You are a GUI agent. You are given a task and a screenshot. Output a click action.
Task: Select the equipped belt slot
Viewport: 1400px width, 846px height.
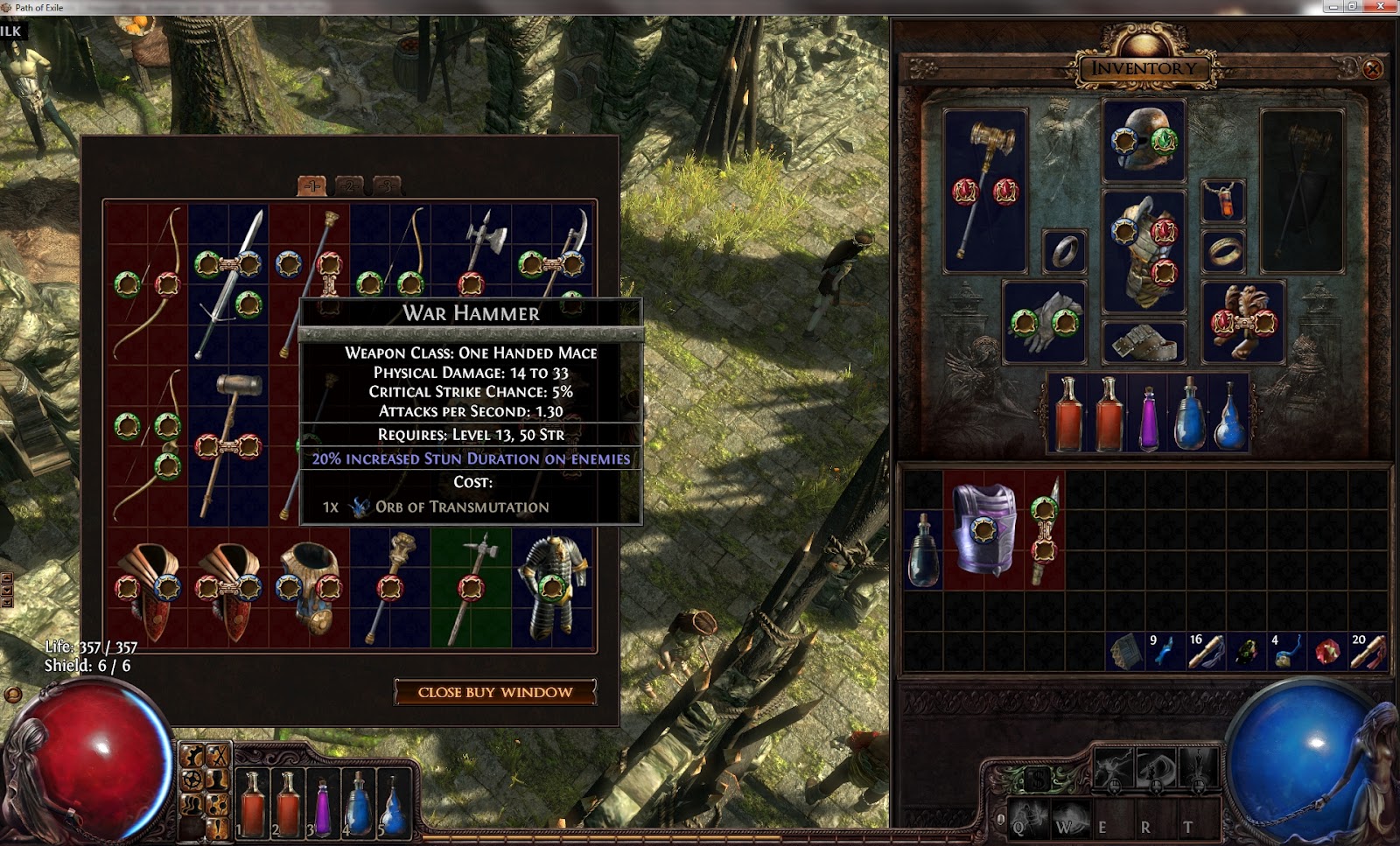1144,342
